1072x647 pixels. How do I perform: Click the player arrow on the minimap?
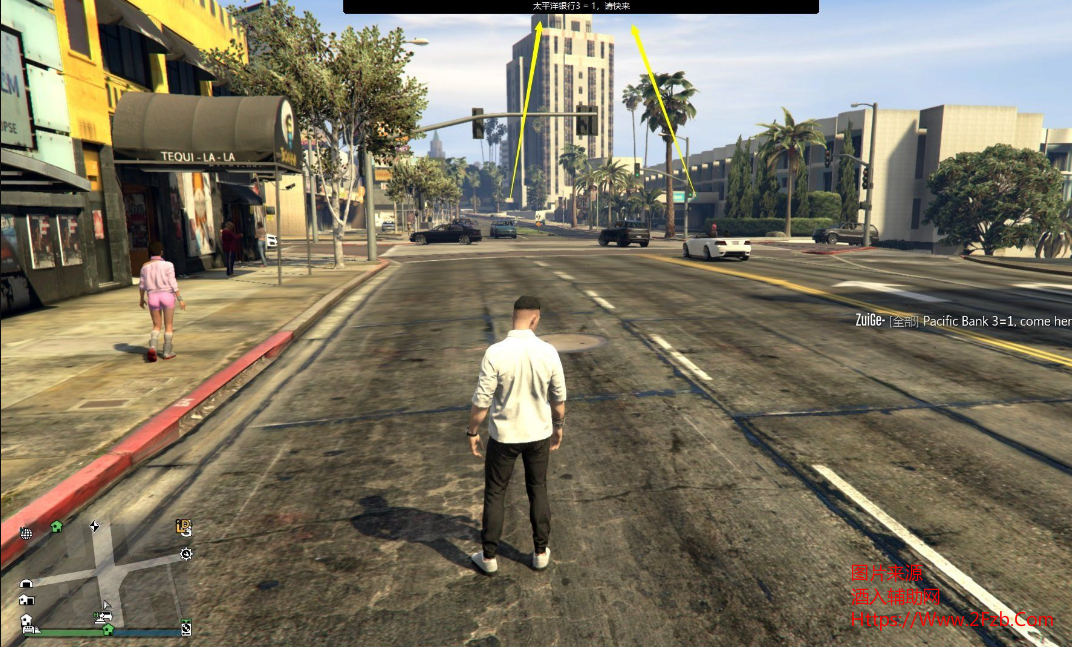(x=105, y=605)
